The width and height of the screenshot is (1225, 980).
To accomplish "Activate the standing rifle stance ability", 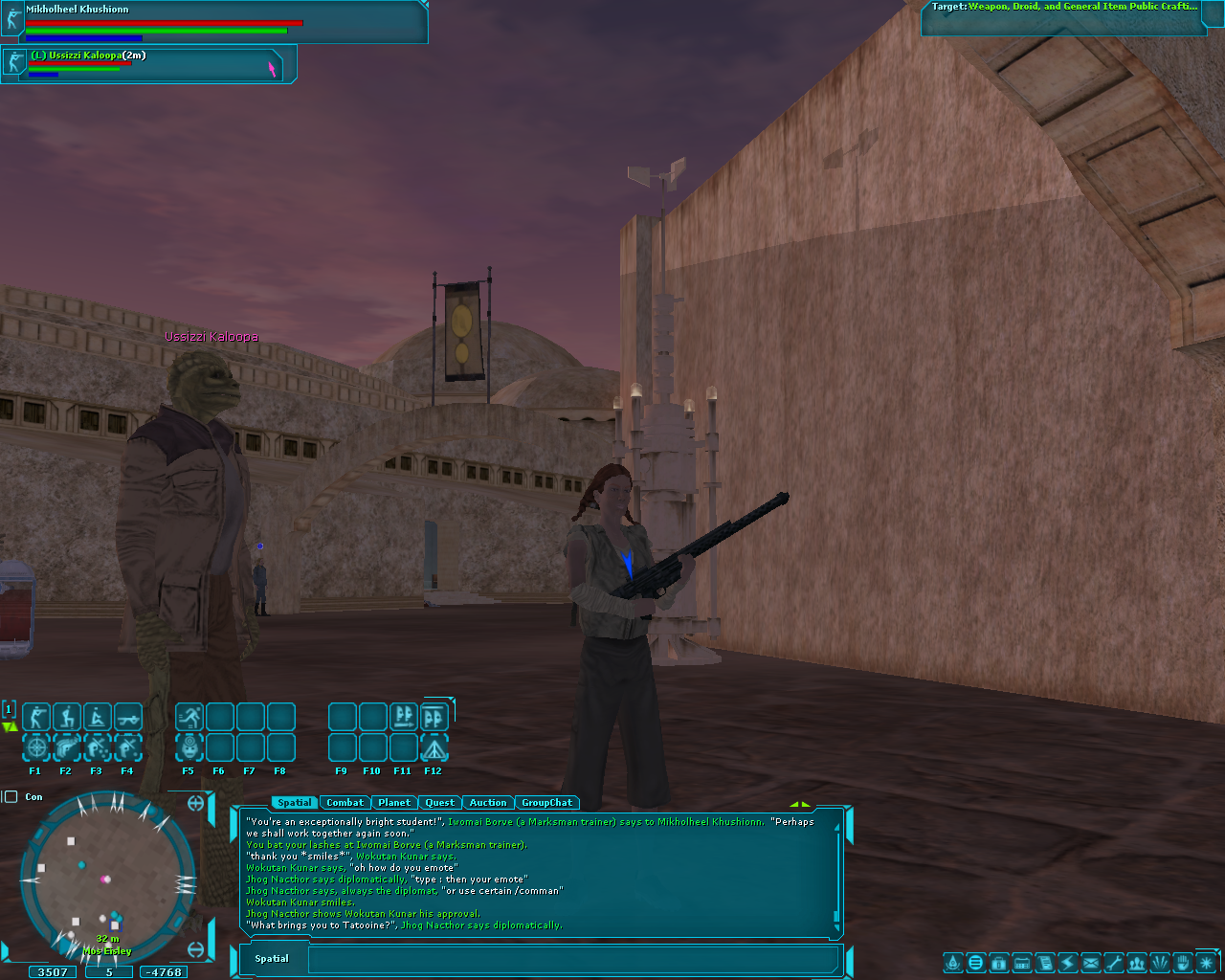I will pos(36,717).
